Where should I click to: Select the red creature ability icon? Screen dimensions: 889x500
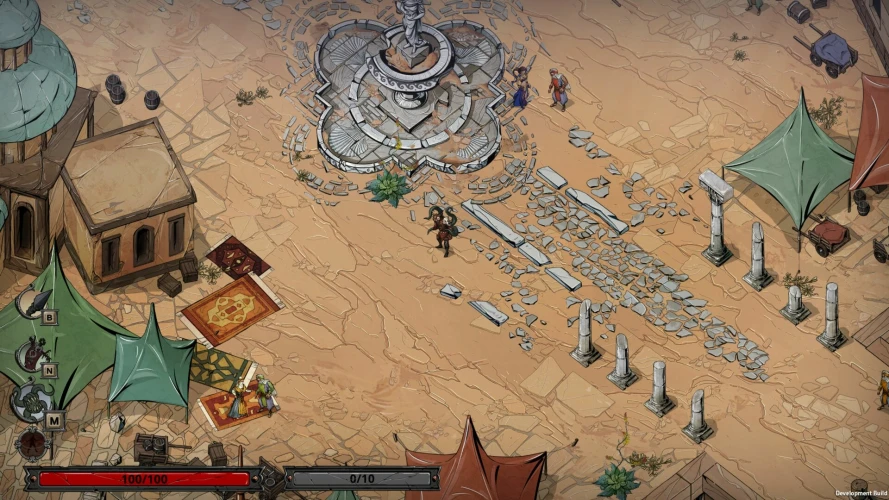[33, 353]
